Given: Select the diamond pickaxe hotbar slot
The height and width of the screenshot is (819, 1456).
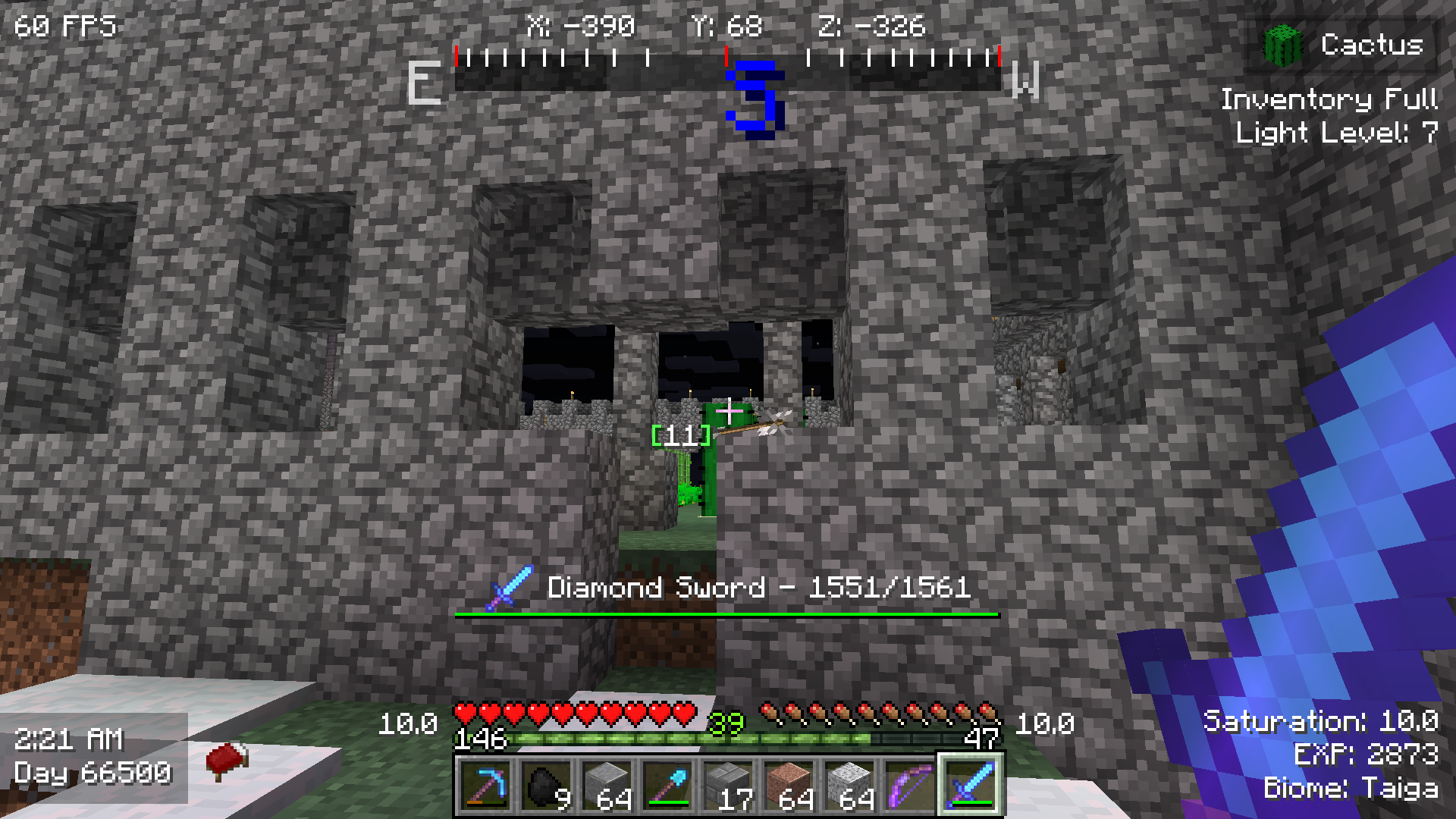Looking at the screenshot, I should tap(485, 785).
